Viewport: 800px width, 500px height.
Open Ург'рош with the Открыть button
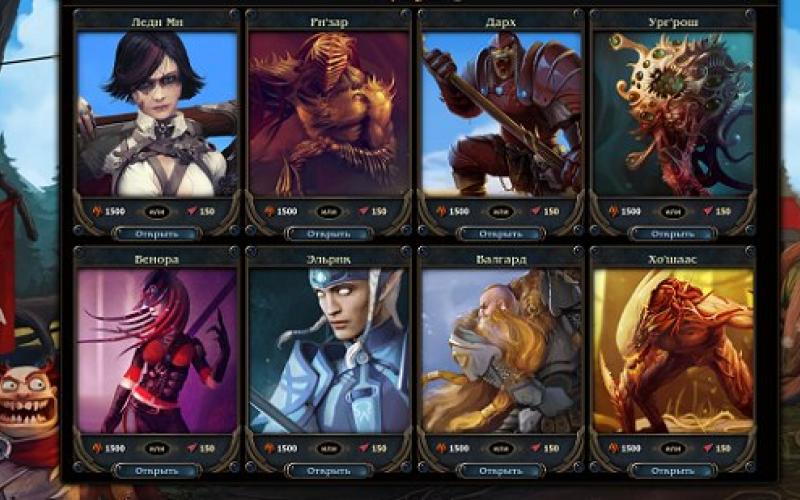coord(673,234)
